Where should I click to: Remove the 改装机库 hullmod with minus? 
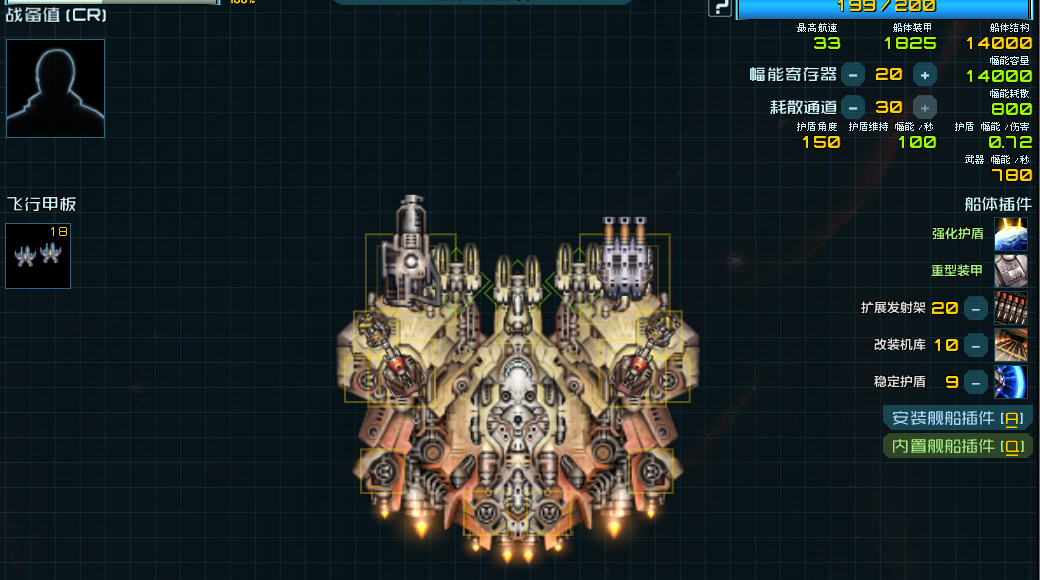coord(976,345)
